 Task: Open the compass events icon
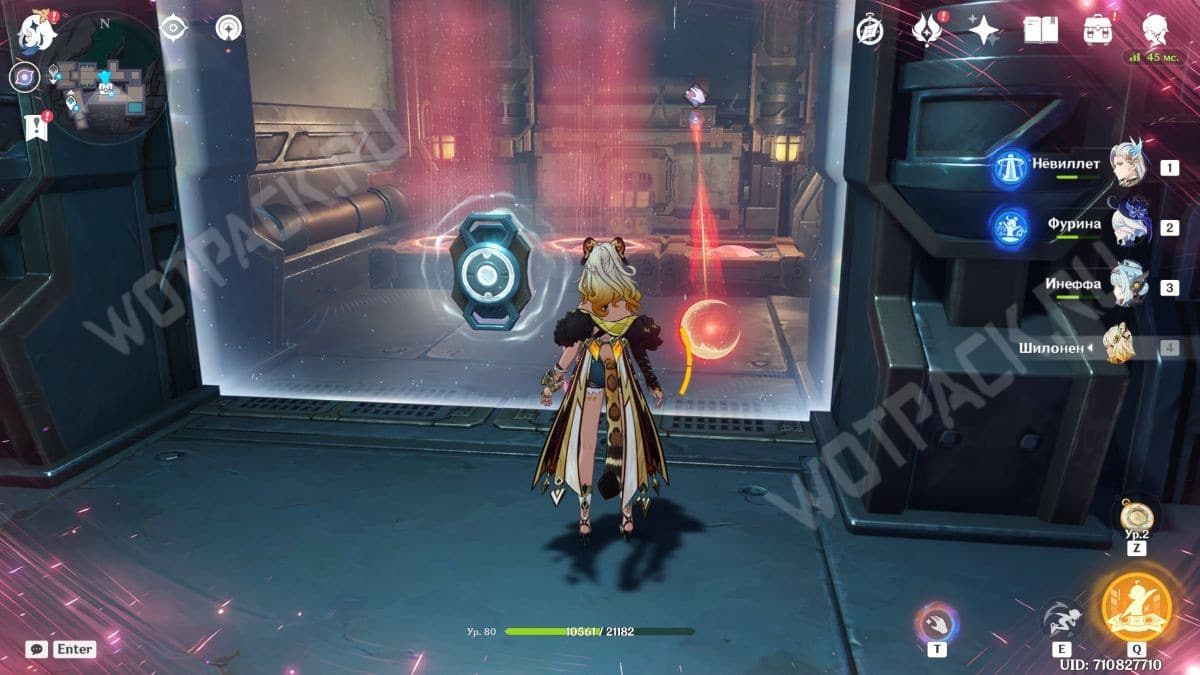pyautogui.click(x=870, y=31)
